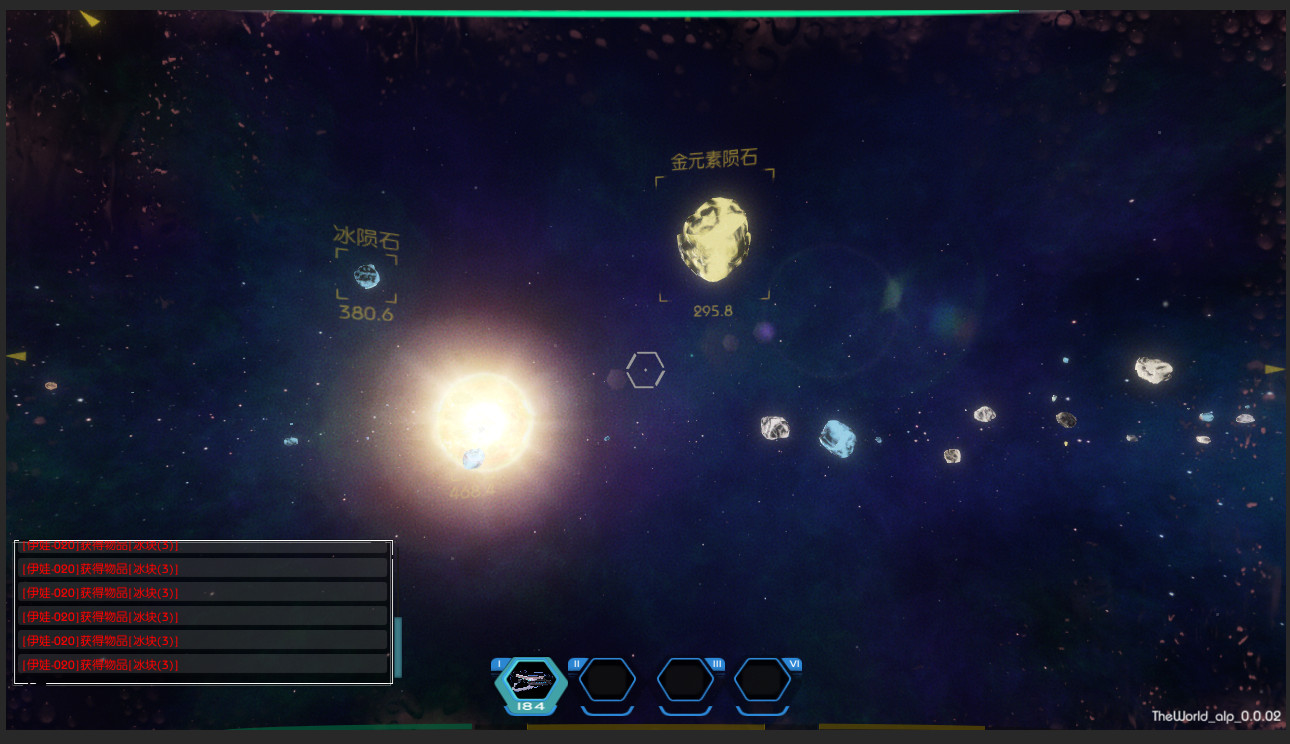Click the distance label 380.6 under the ice asteroid
This screenshot has height=744, width=1290.
click(365, 315)
